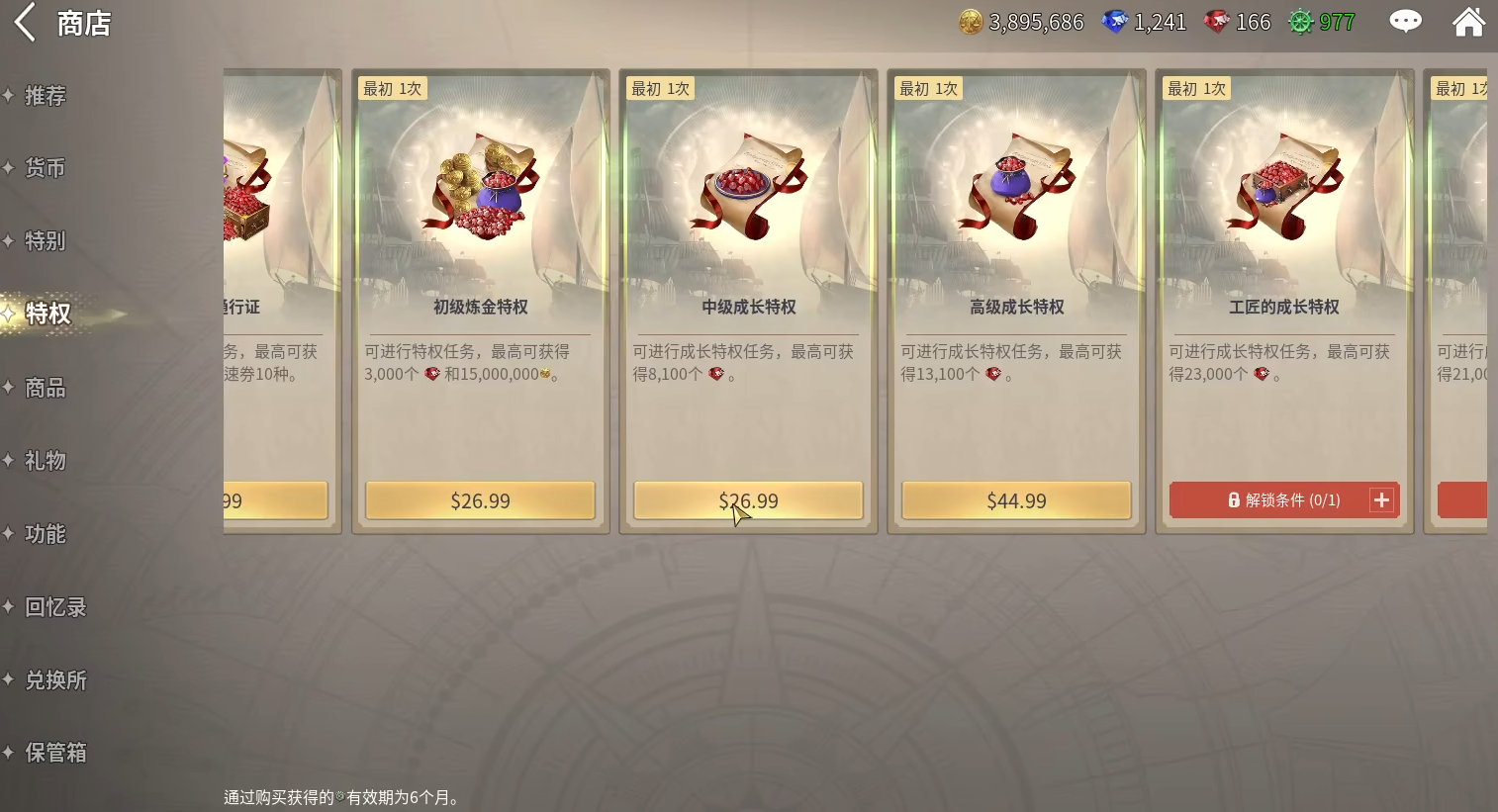Click the plus icon on 工匠的成长特权 card

1381,499
